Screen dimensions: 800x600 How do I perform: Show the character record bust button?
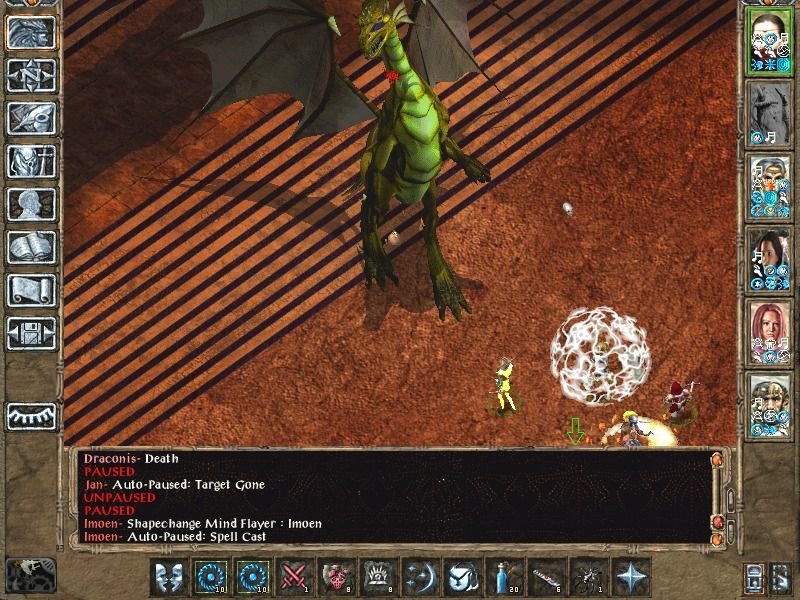tap(31, 204)
